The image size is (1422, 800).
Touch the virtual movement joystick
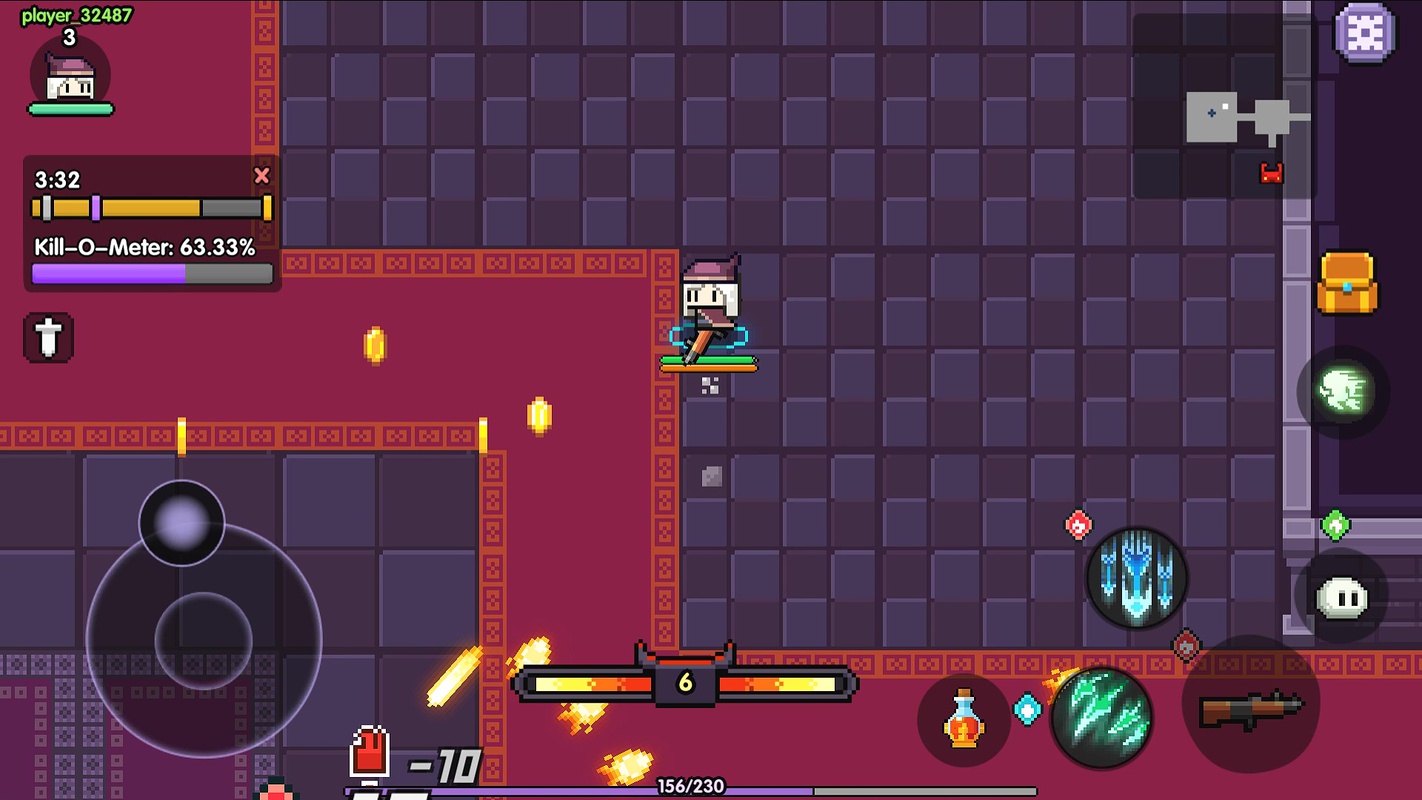pyautogui.click(x=203, y=638)
